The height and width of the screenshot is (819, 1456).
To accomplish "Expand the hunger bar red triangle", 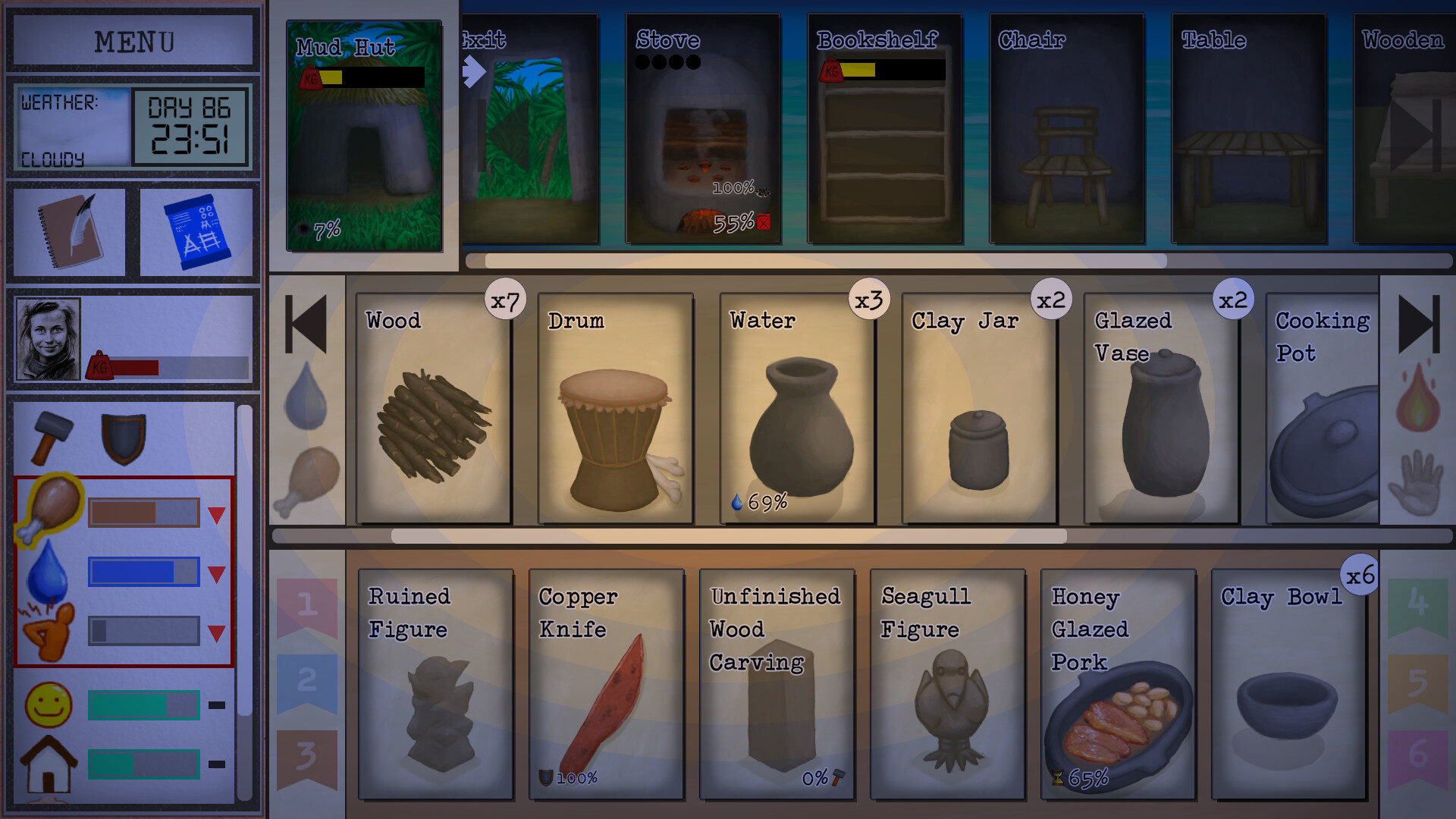I will [x=218, y=513].
